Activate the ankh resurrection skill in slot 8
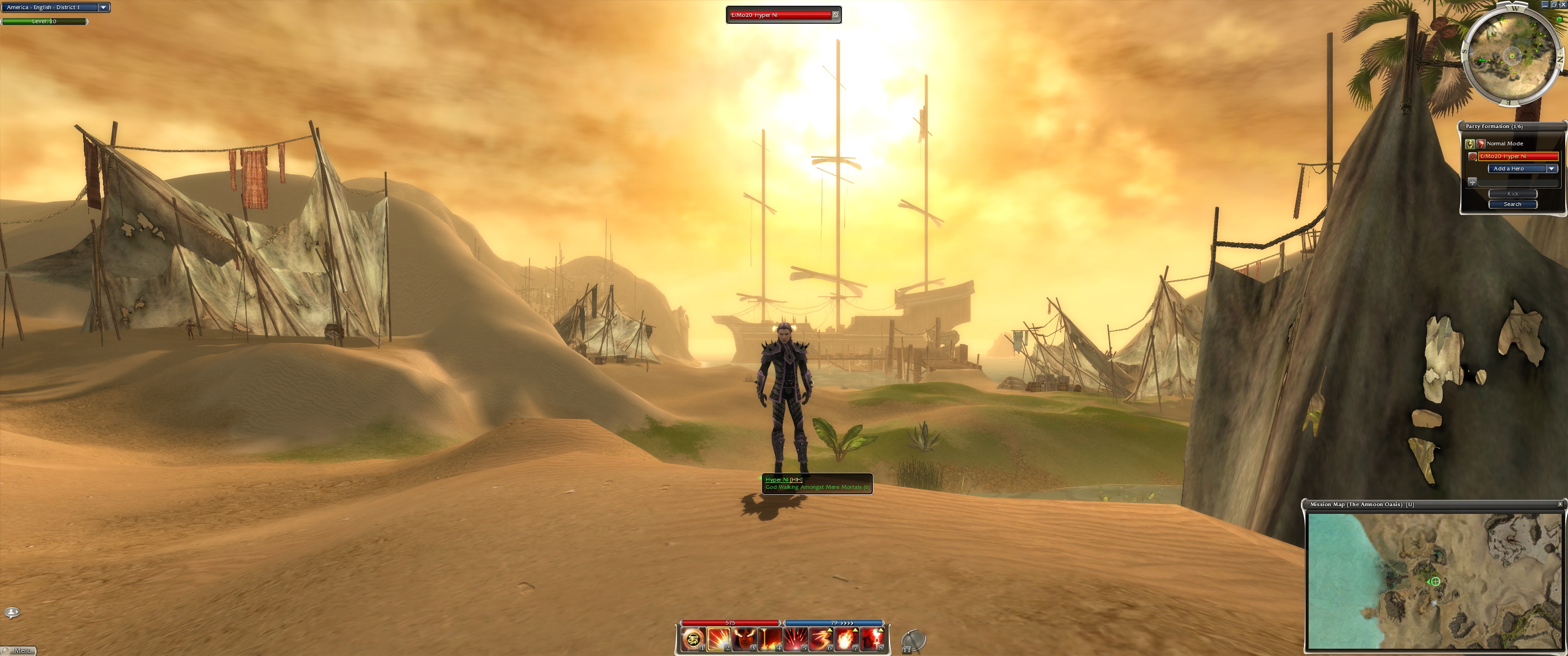 [872, 640]
